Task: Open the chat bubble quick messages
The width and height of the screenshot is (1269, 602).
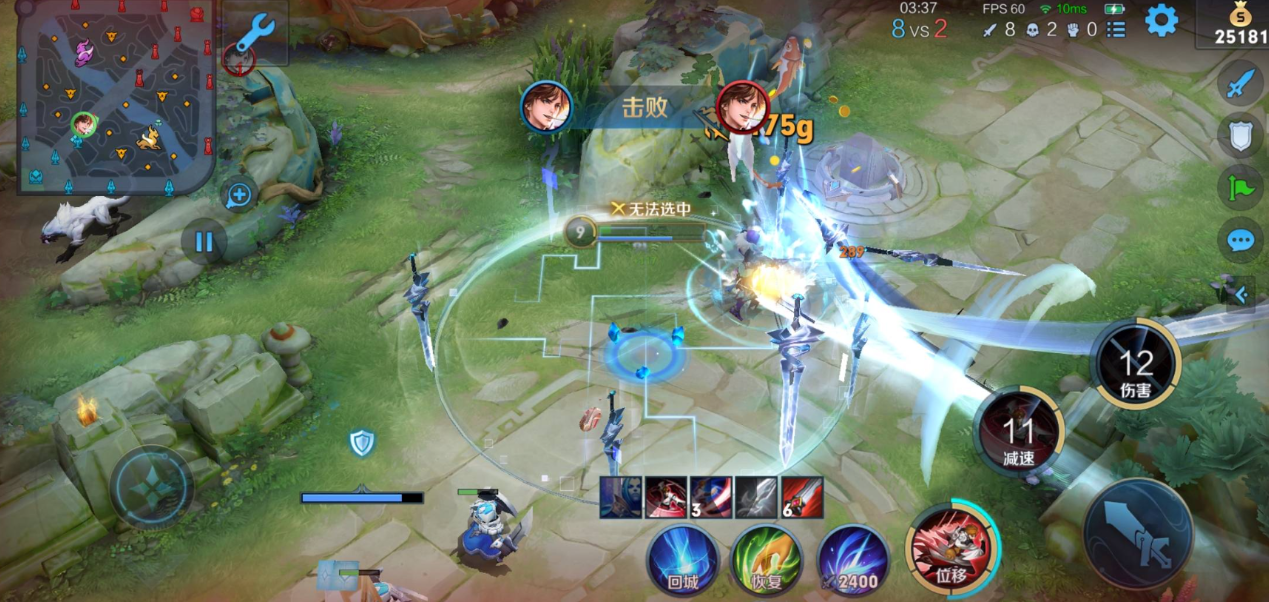Action: click(x=1240, y=240)
